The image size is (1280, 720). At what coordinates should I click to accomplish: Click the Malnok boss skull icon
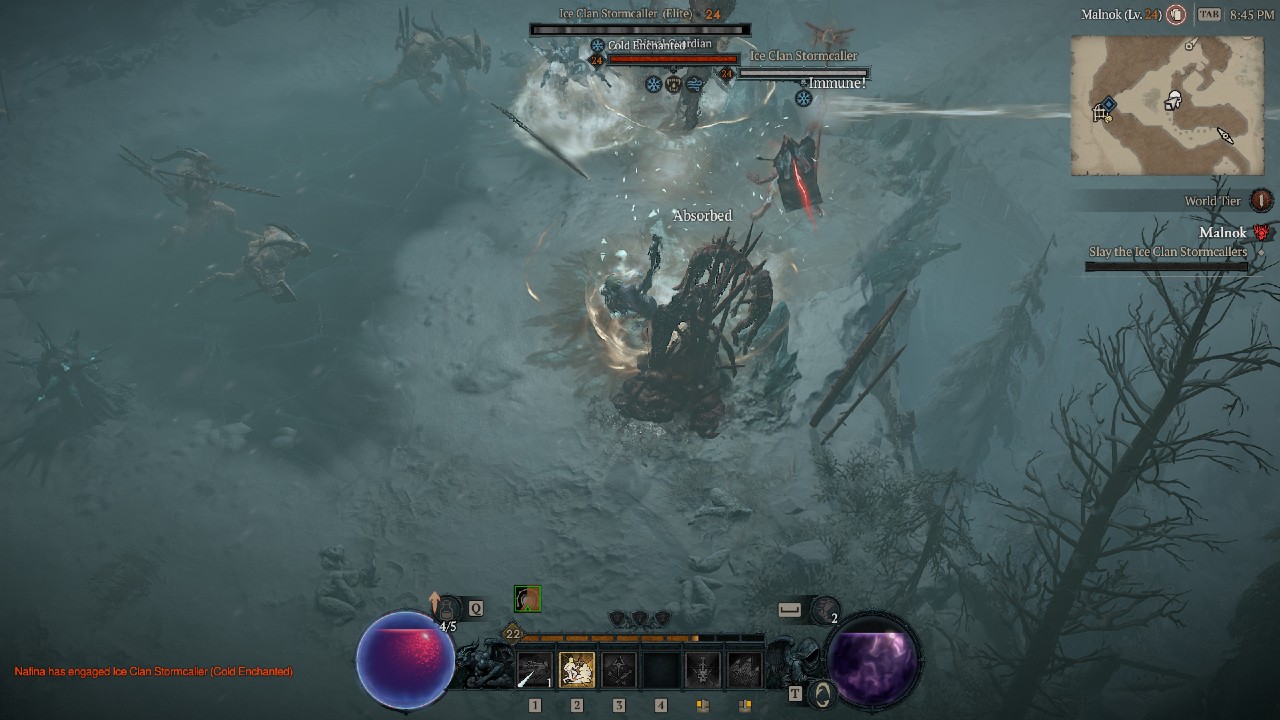click(1260, 233)
